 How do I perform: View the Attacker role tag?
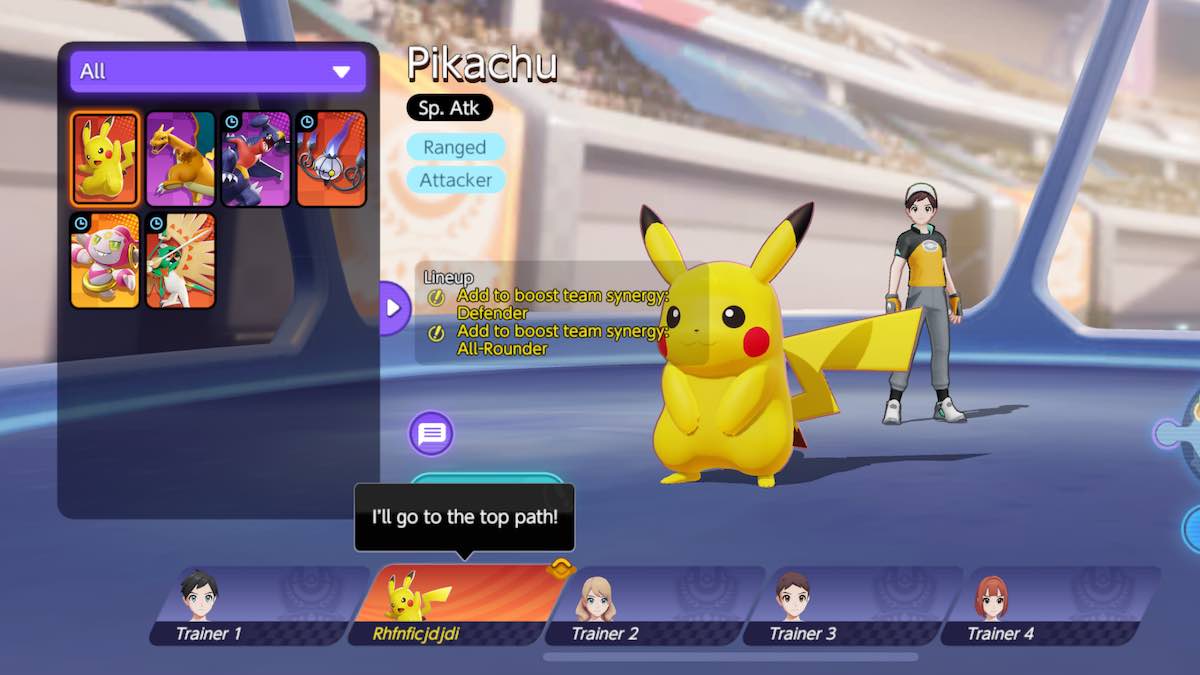tap(455, 180)
